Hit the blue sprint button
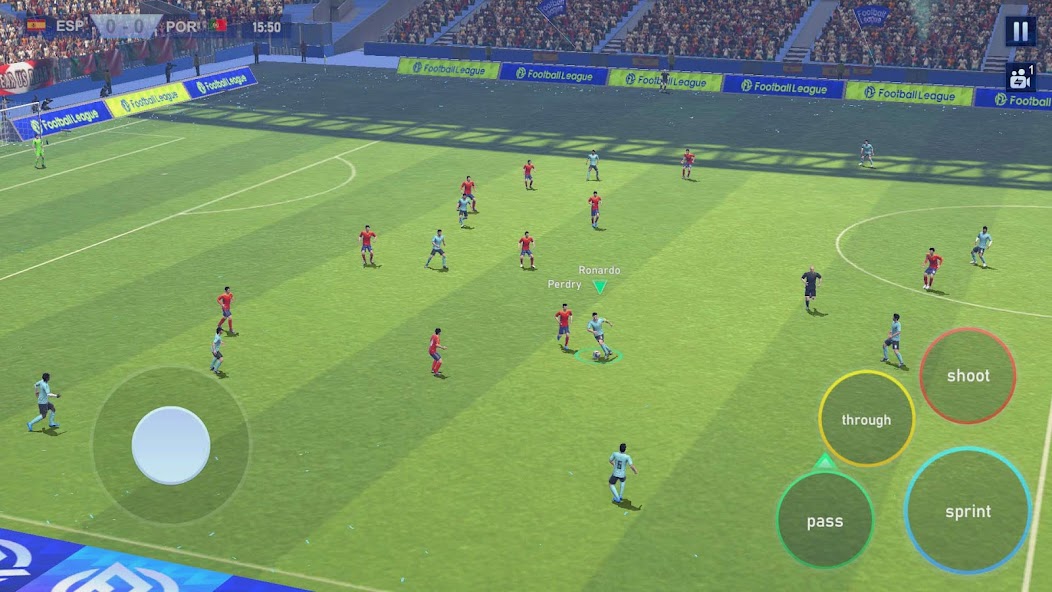1052x592 pixels. click(x=967, y=511)
